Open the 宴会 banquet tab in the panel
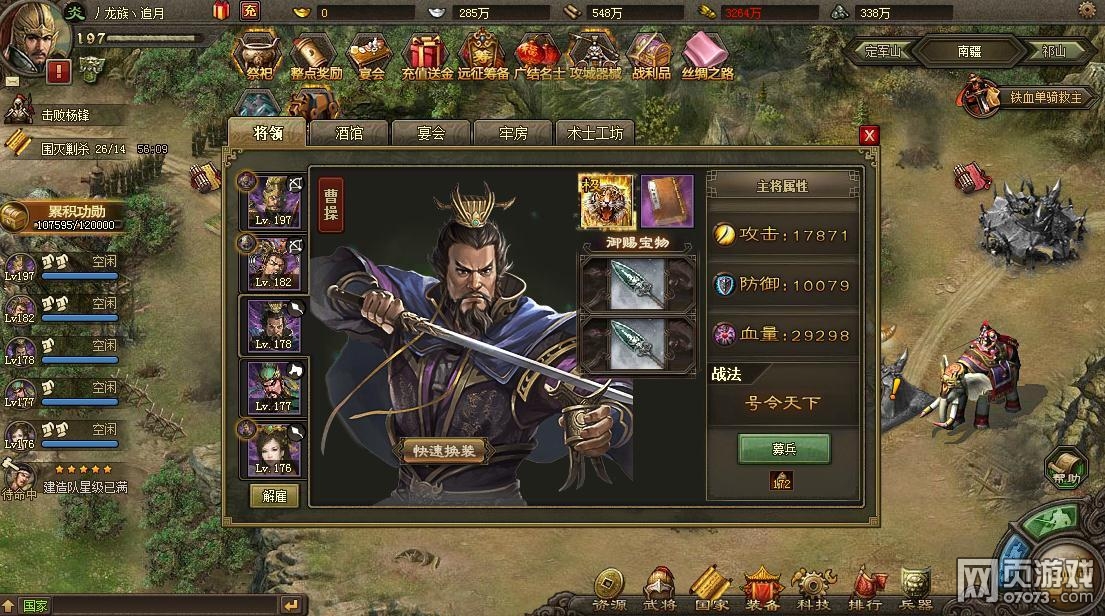The height and width of the screenshot is (616, 1105). pyautogui.click(x=431, y=133)
